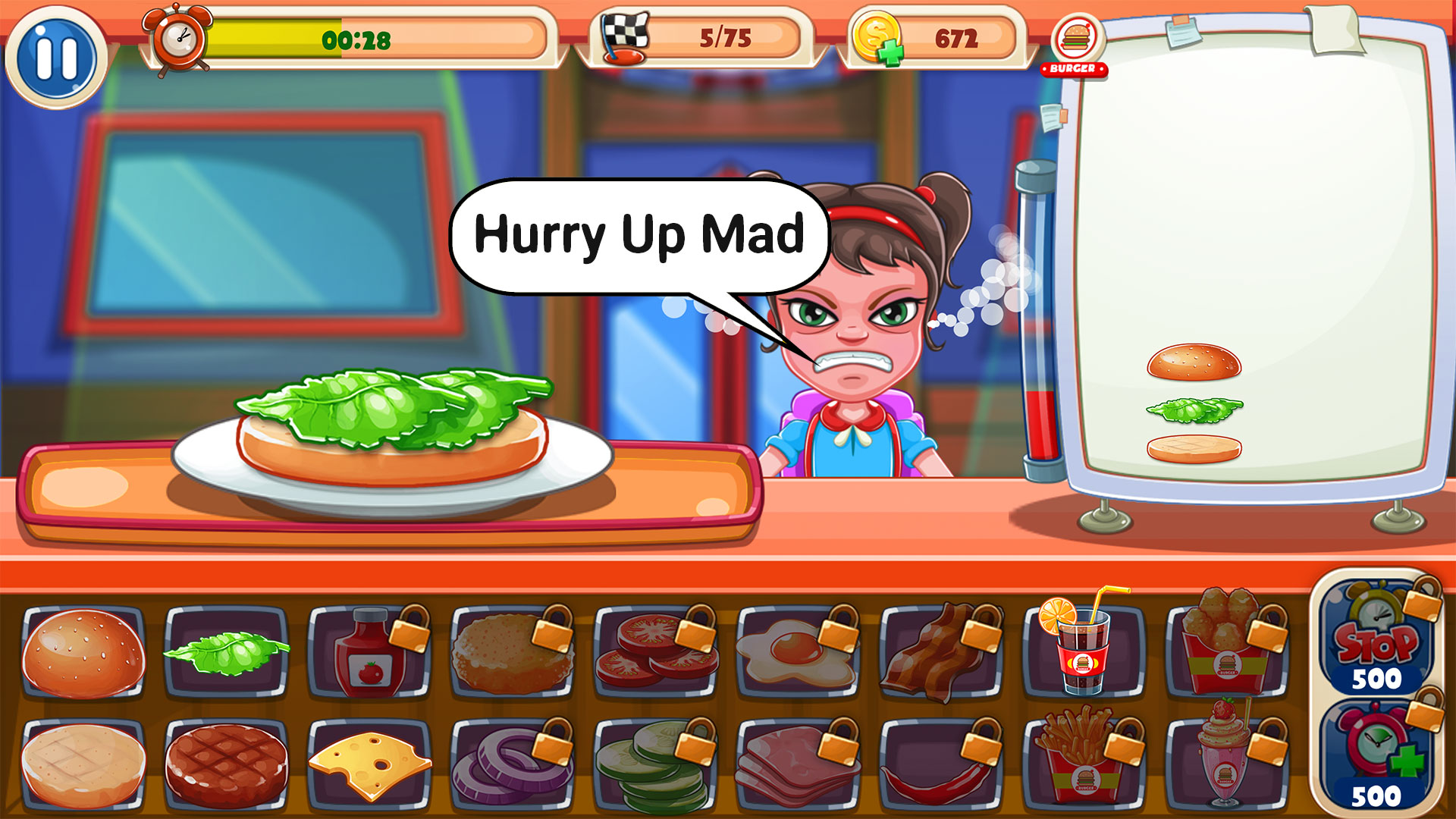Click the locked bacon strips slot
The width and height of the screenshot is (1456, 819).
click(x=941, y=653)
